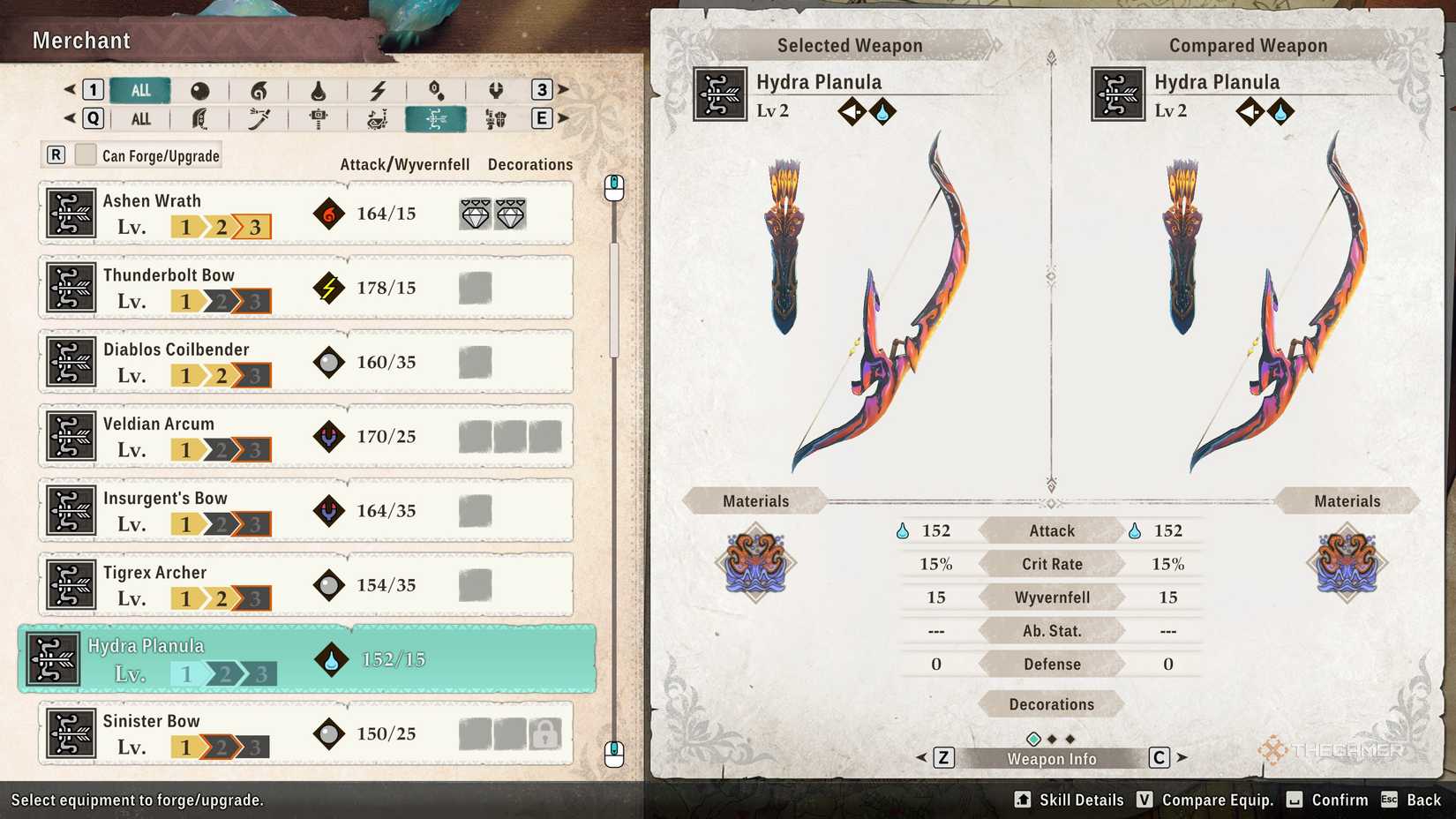Select the Water element filter icon
This screenshot has height=819, width=1456.
pyautogui.click(x=319, y=89)
